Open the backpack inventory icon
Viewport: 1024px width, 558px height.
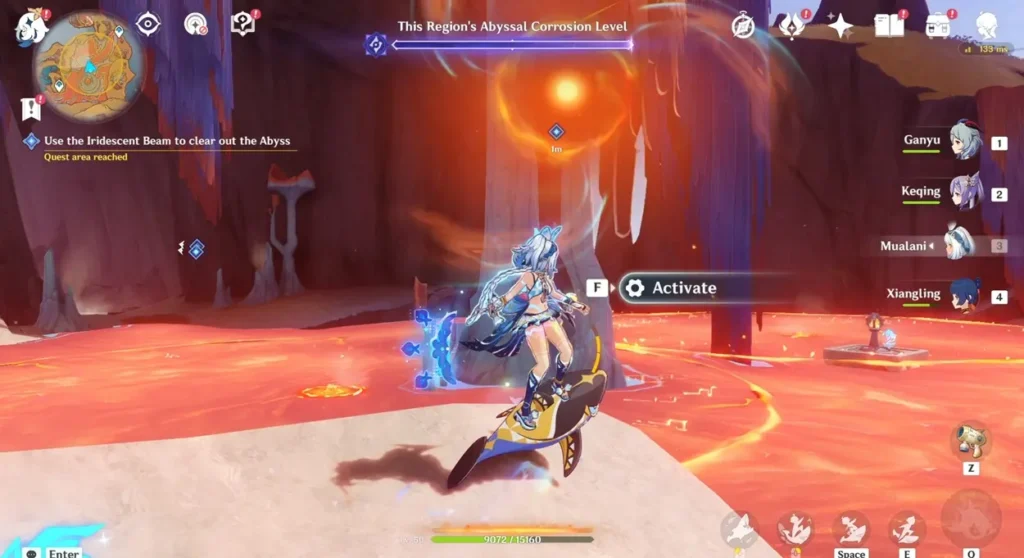tap(938, 25)
